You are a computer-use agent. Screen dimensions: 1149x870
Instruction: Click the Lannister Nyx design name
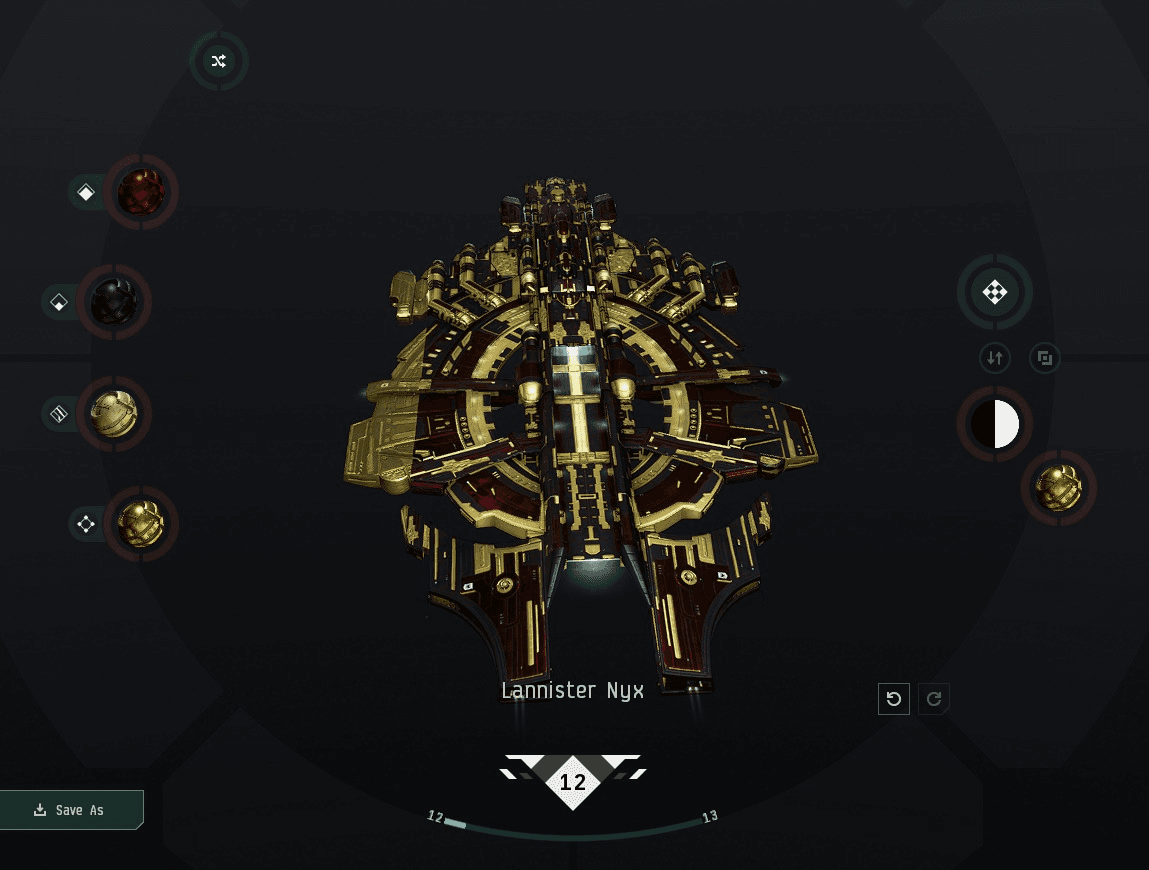coord(572,691)
